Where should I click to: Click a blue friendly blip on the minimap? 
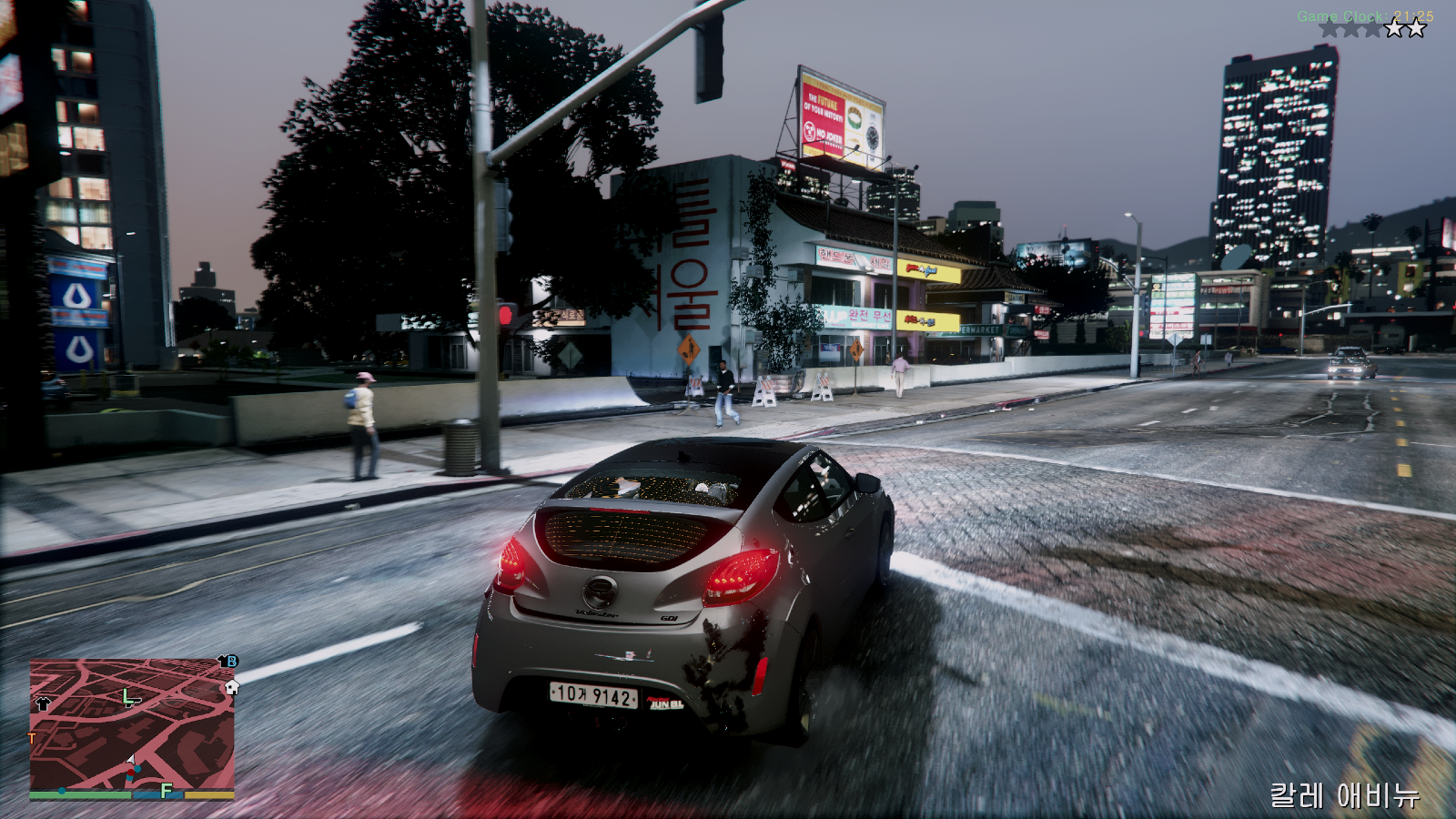pyautogui.click(x=138, y=769)
